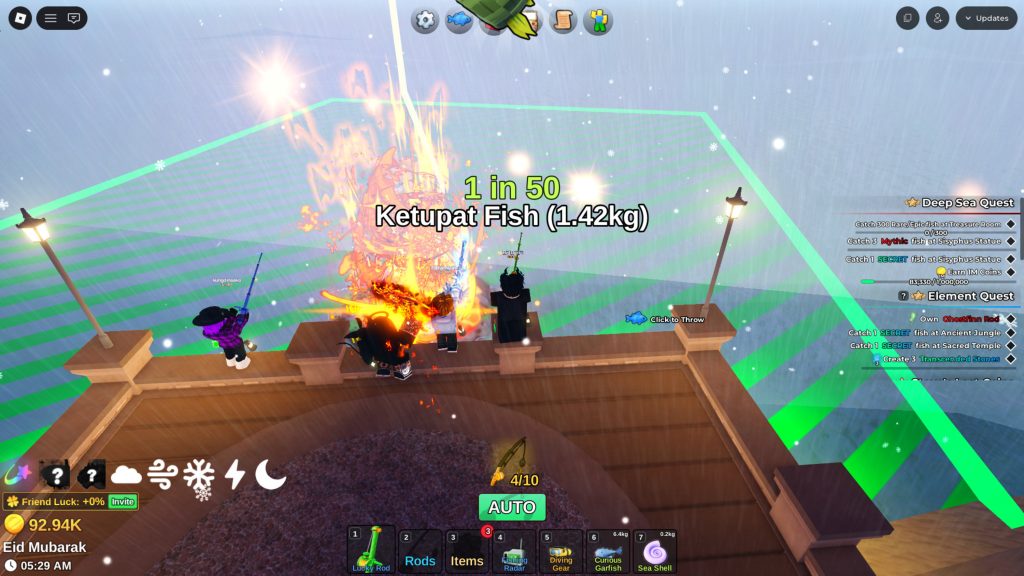Equip the Diving Gear slot
Image resolution: width=1024 pixels, height=576 pixels.
(x=561, y=551)
